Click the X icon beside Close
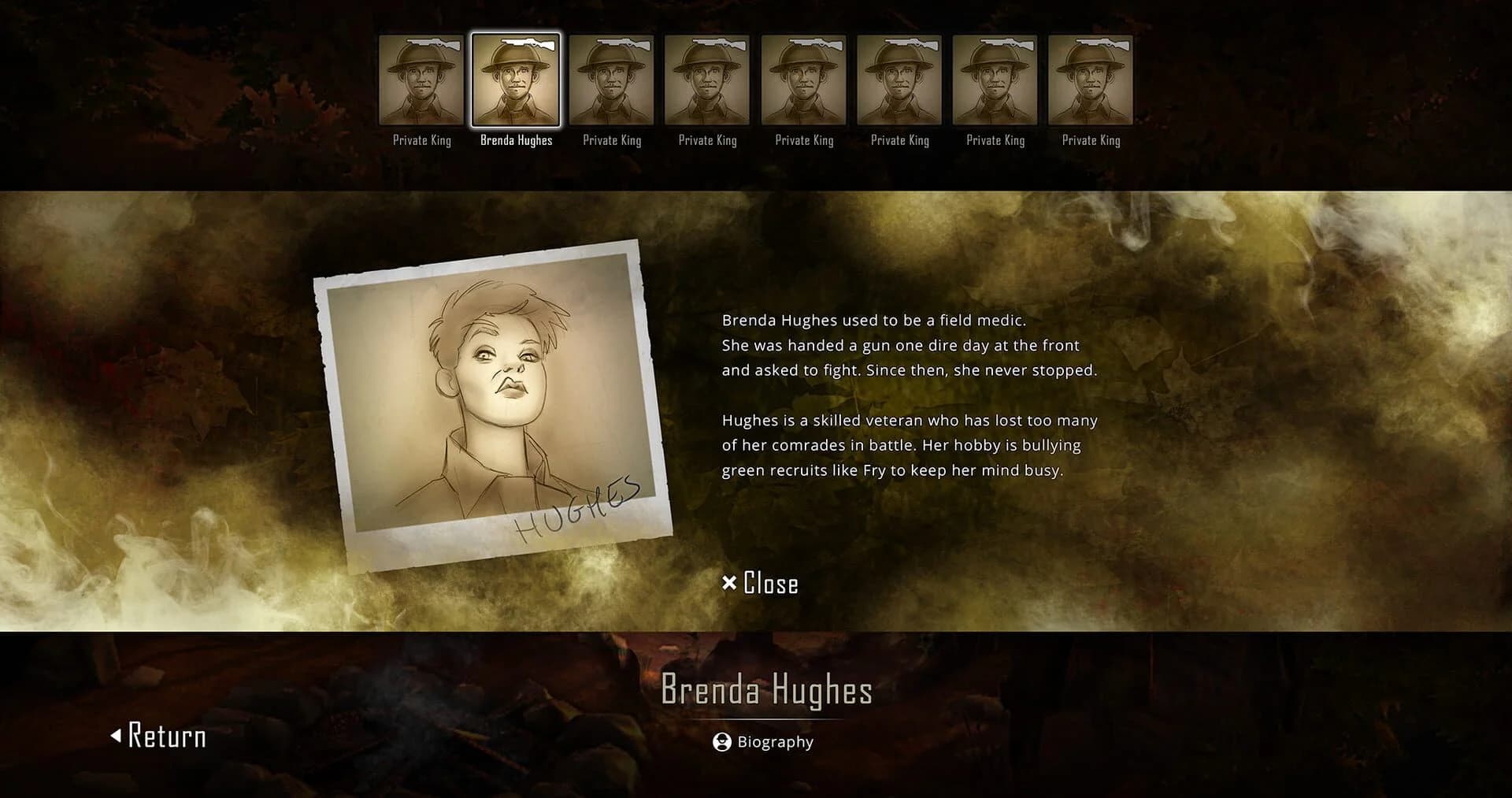This screenshot has width=1512, height=798. click(728, 583)
